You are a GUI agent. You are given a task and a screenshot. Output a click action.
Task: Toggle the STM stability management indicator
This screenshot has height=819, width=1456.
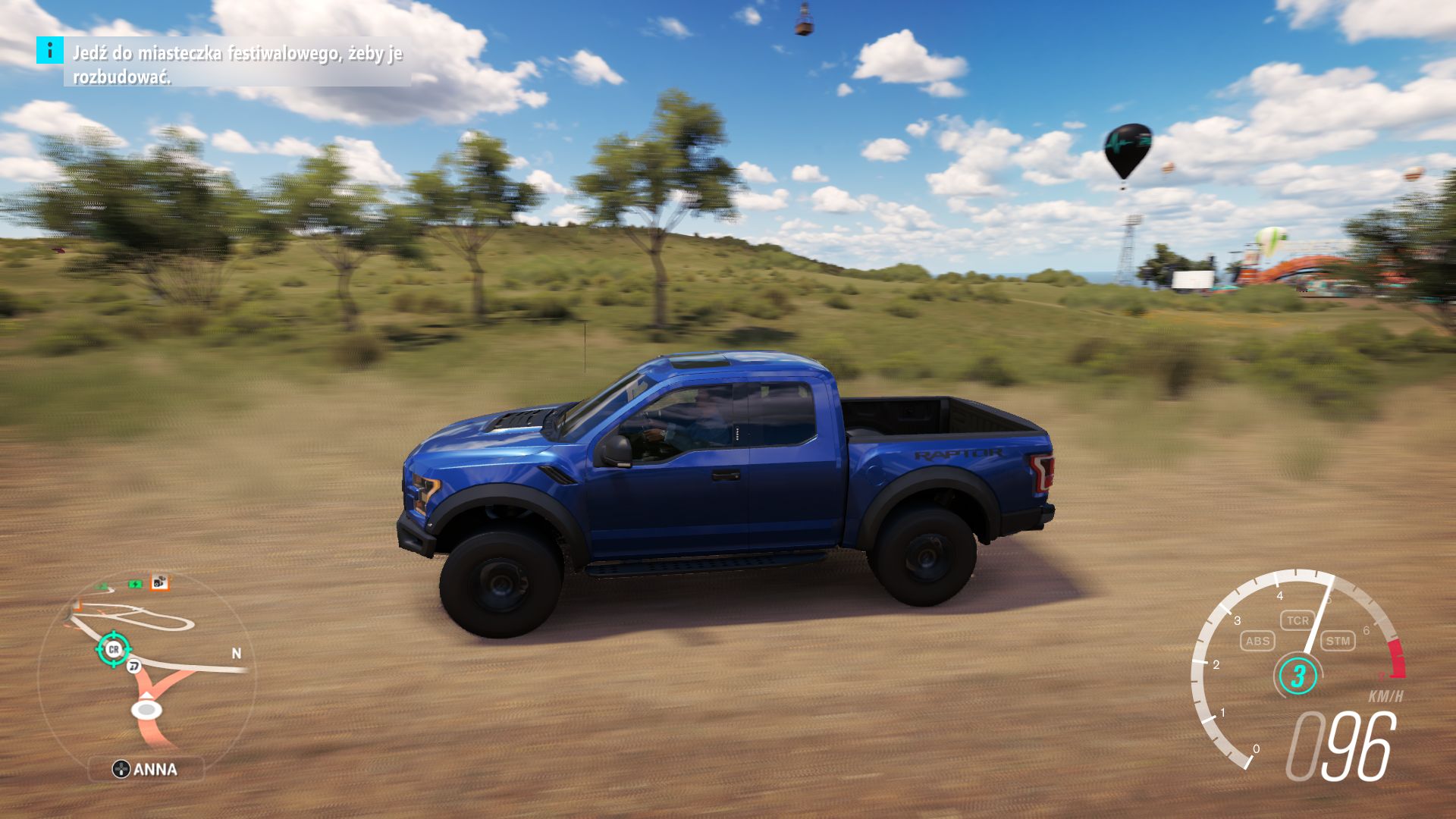coord(1339,641)
